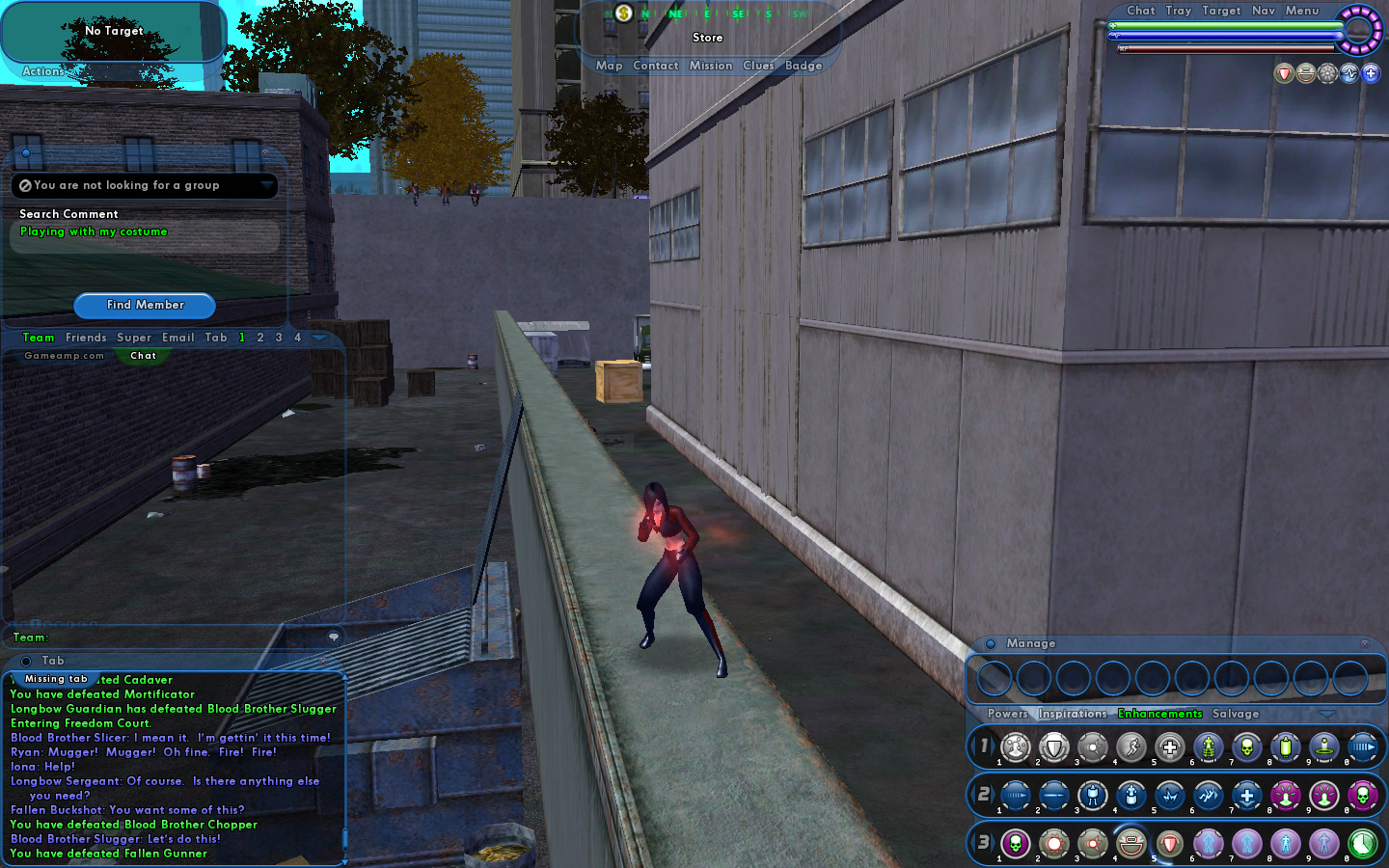
Task: Click the Find Member button
Action: point(145,305)
